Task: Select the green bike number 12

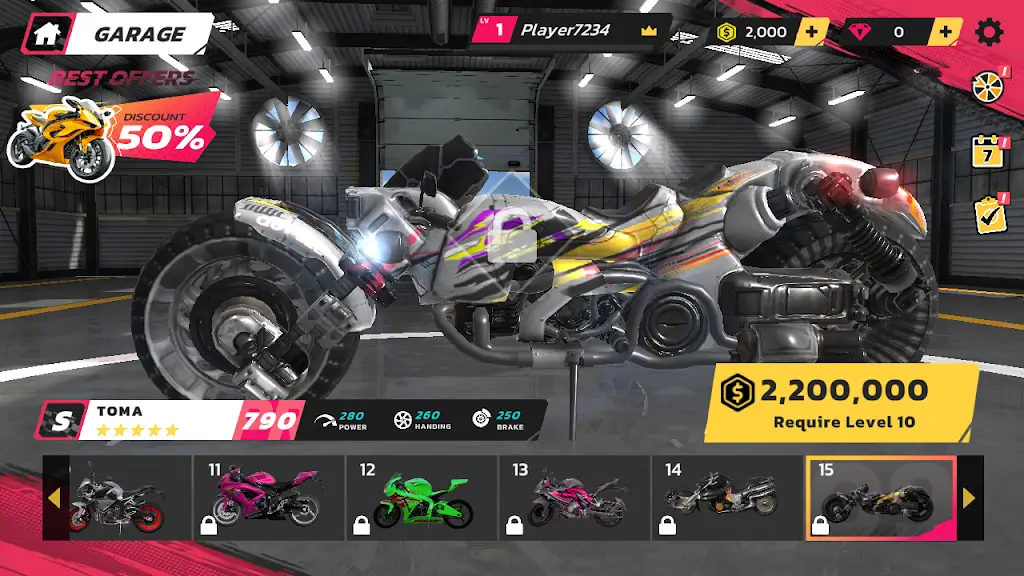Action: [x=421, y=498]
